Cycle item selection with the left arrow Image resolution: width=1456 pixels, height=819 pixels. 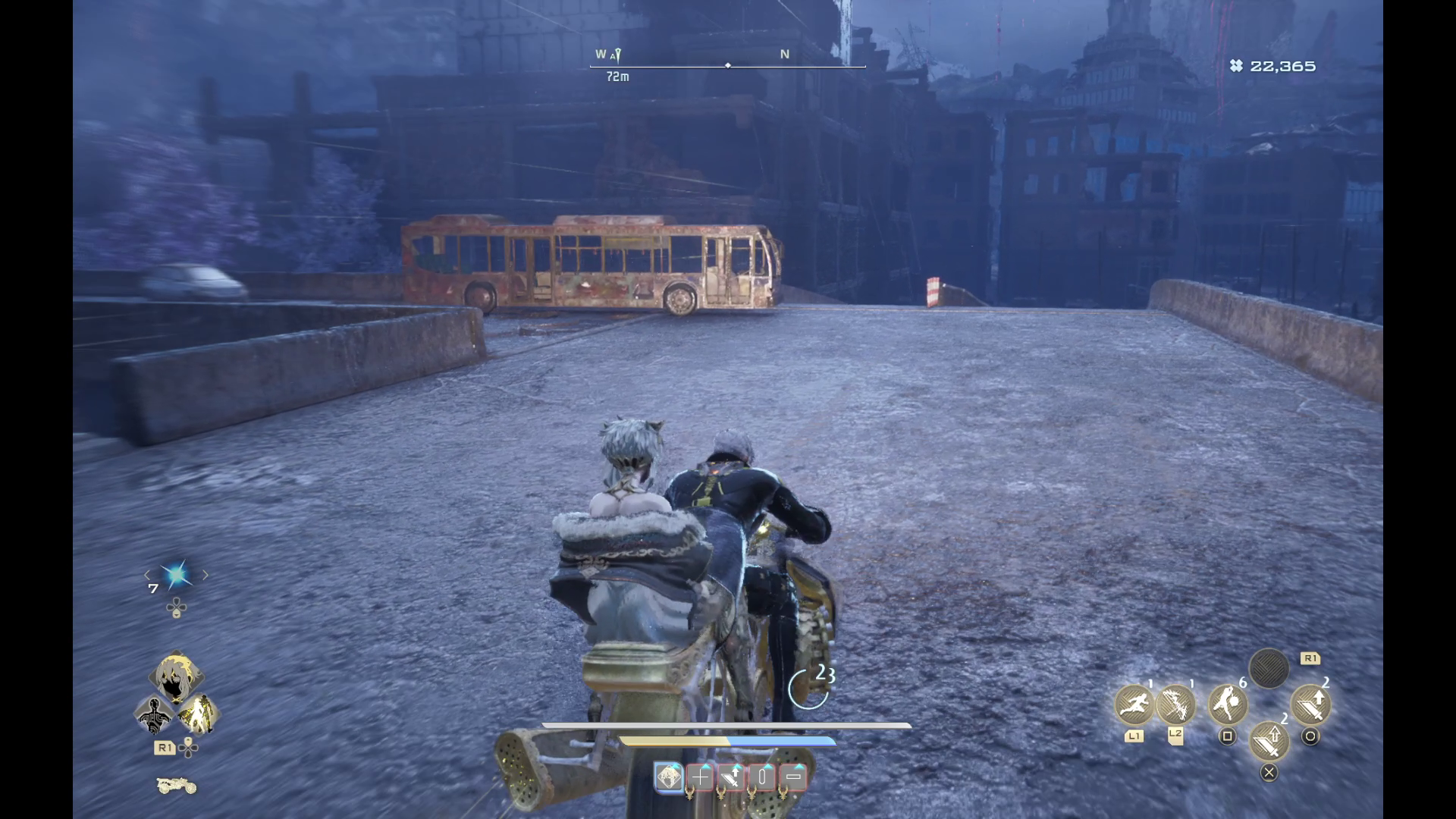pos(148,576)
